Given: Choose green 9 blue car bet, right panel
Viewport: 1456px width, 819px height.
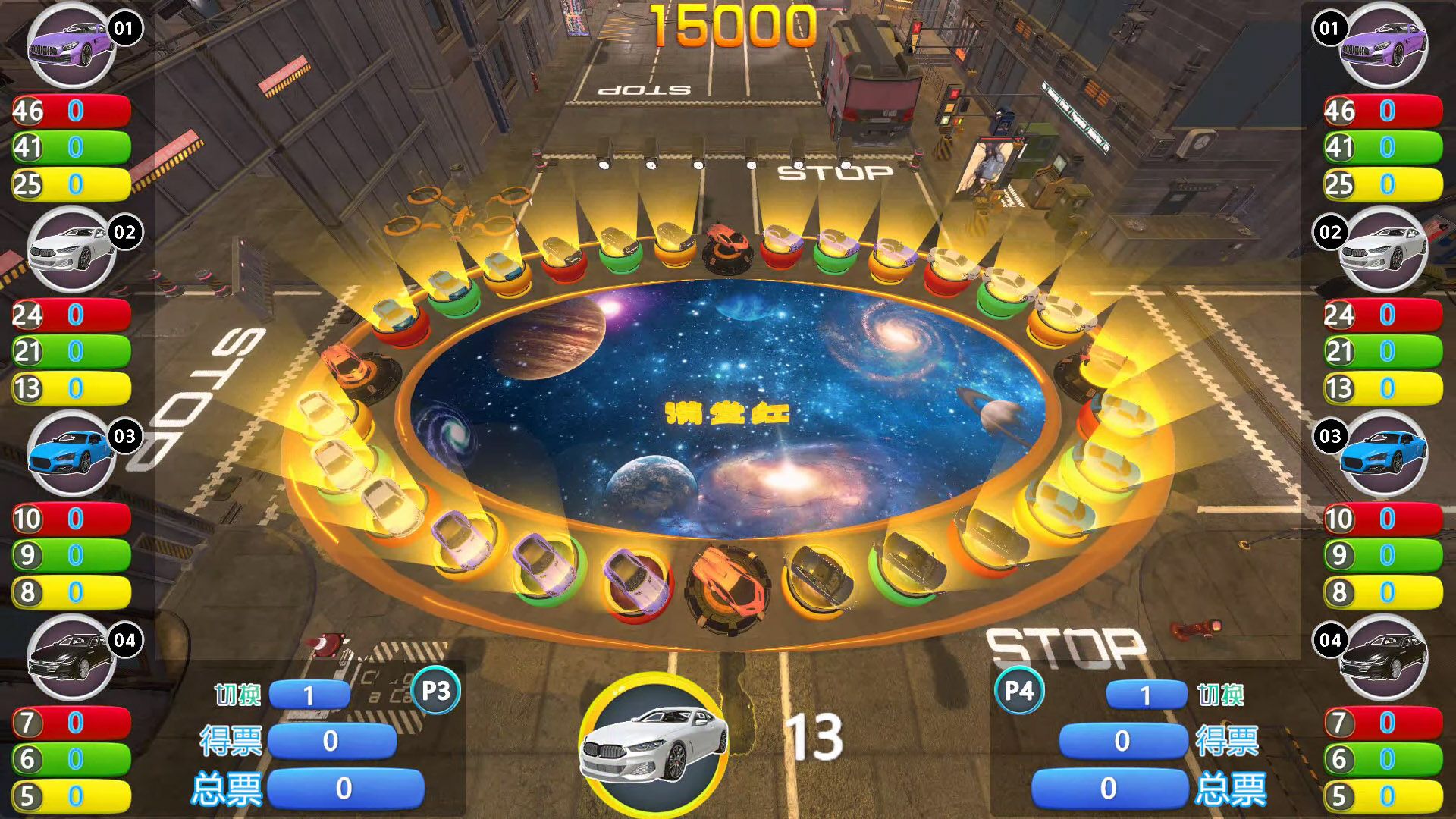Looking at the screenshot, I should pyautogui.click(x=1382, y=555).
